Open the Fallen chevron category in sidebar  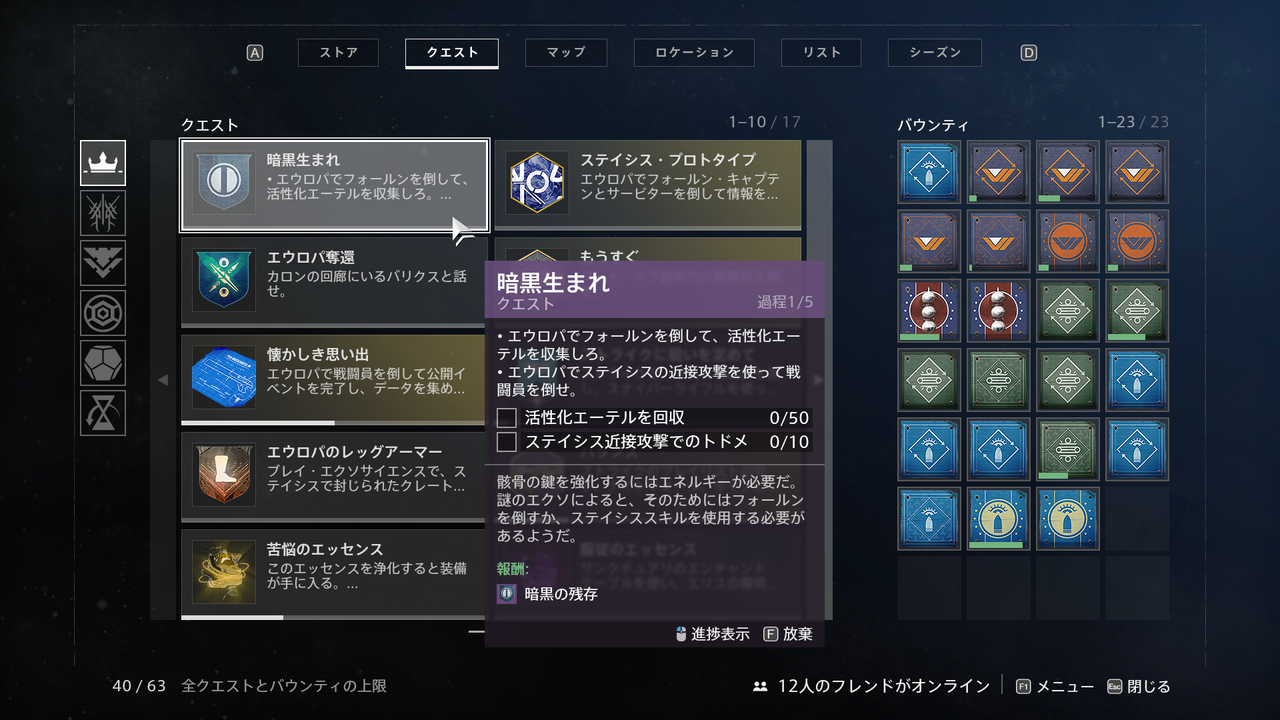coord(102,263)
